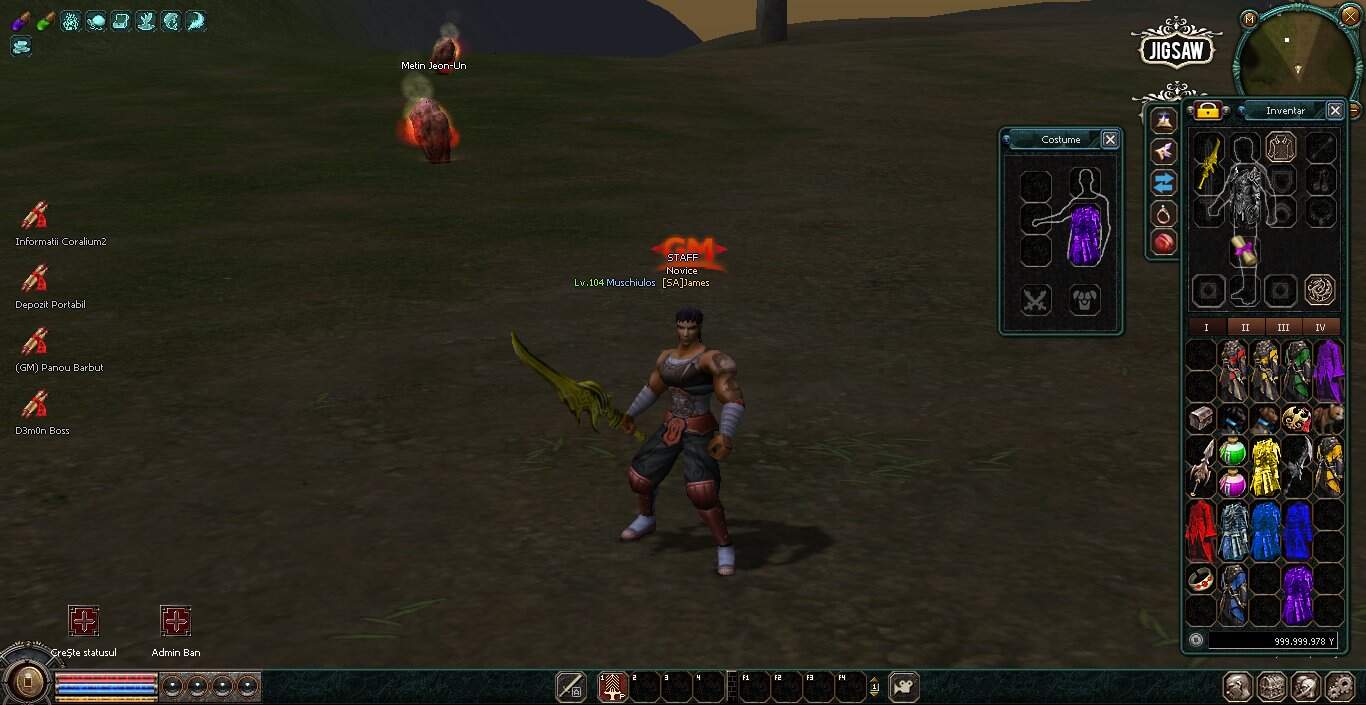Image resolution: width=1366 pixels, height=705 pixels.
Task: Click the JIGSAW button
Action: pyautogui.click(x=1179, y=46)
